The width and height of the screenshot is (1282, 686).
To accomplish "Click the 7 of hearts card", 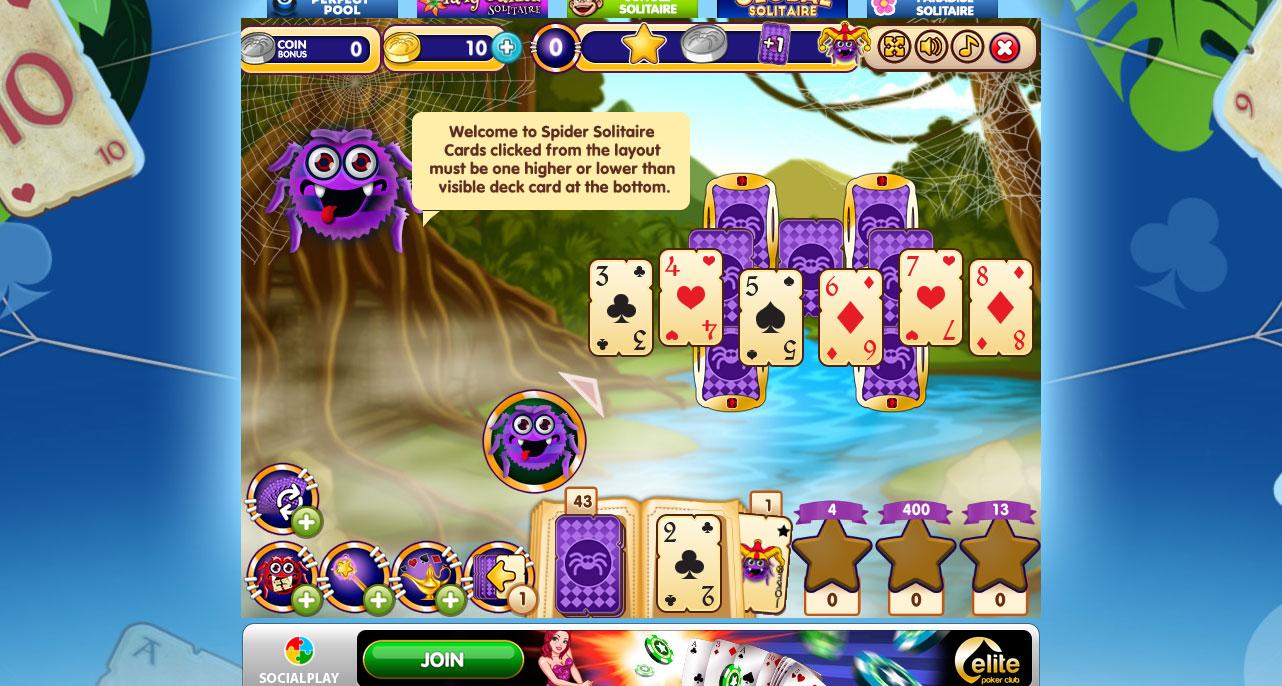I will (x=930, y=297).
